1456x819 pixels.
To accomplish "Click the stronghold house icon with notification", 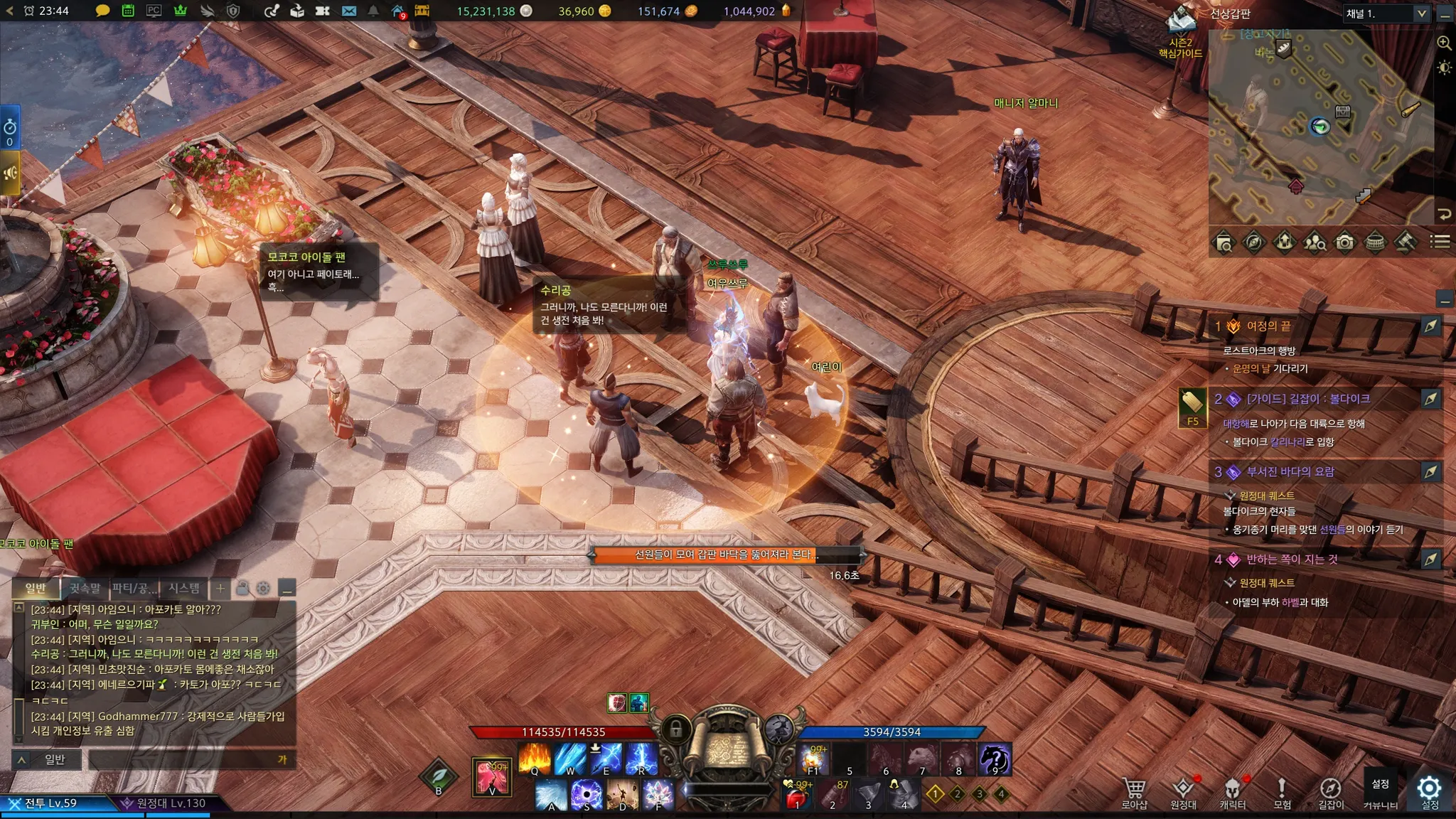I will [398, 11].
